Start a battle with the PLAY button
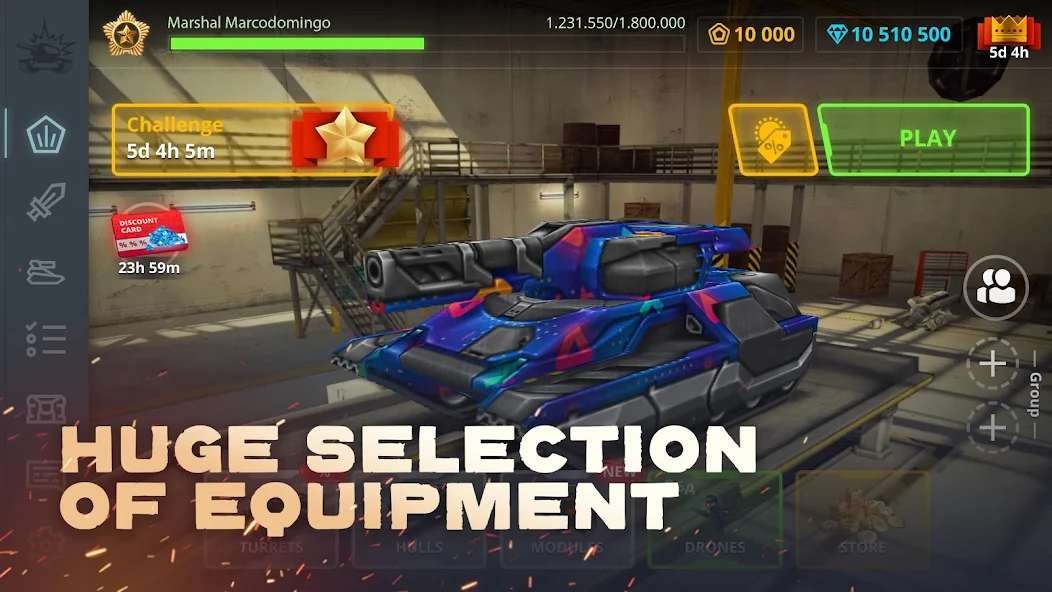Screen dimensions: 1052x592 (924, 139)
